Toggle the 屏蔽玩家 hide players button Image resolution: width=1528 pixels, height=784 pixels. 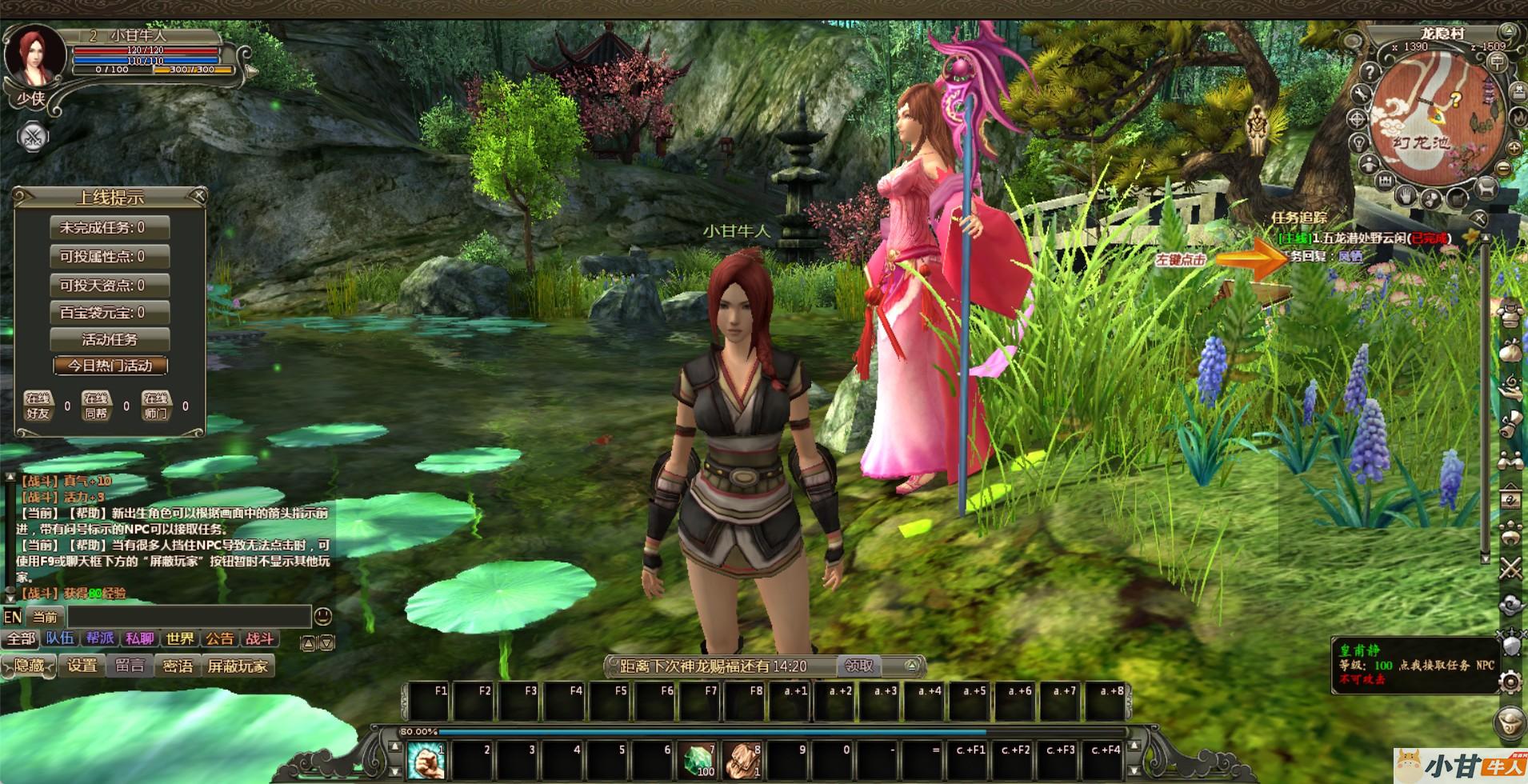pyautogui.click(x=238, y=666)
